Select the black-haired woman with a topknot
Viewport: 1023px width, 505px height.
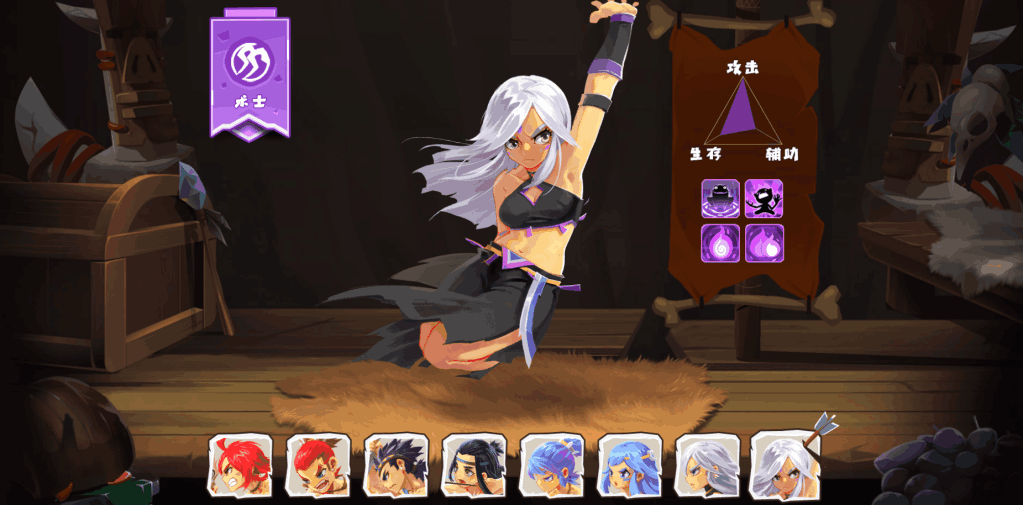click(474, 465)
